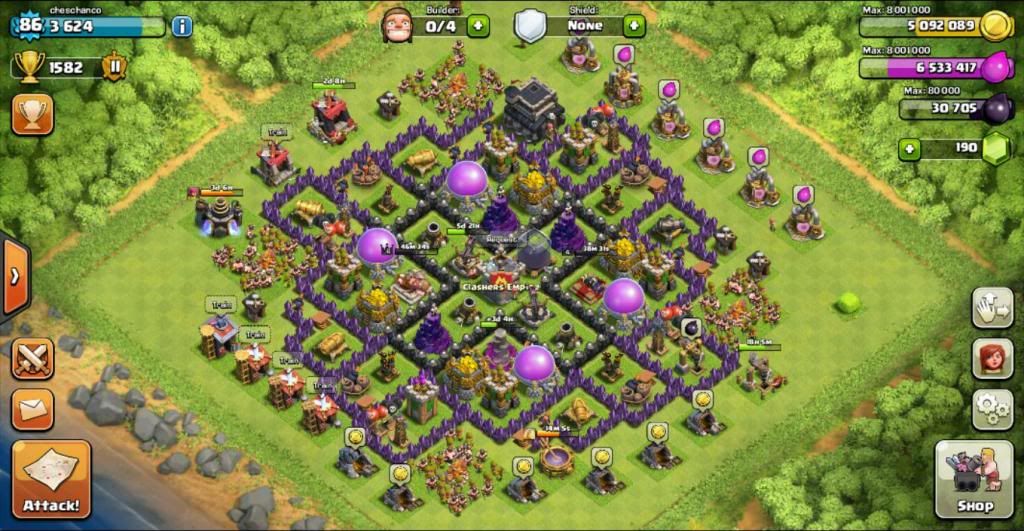This screenshot has height=531, width=1024.
Task: Open the orange trophy leaderboard button
Action: (x=32, y=115)
